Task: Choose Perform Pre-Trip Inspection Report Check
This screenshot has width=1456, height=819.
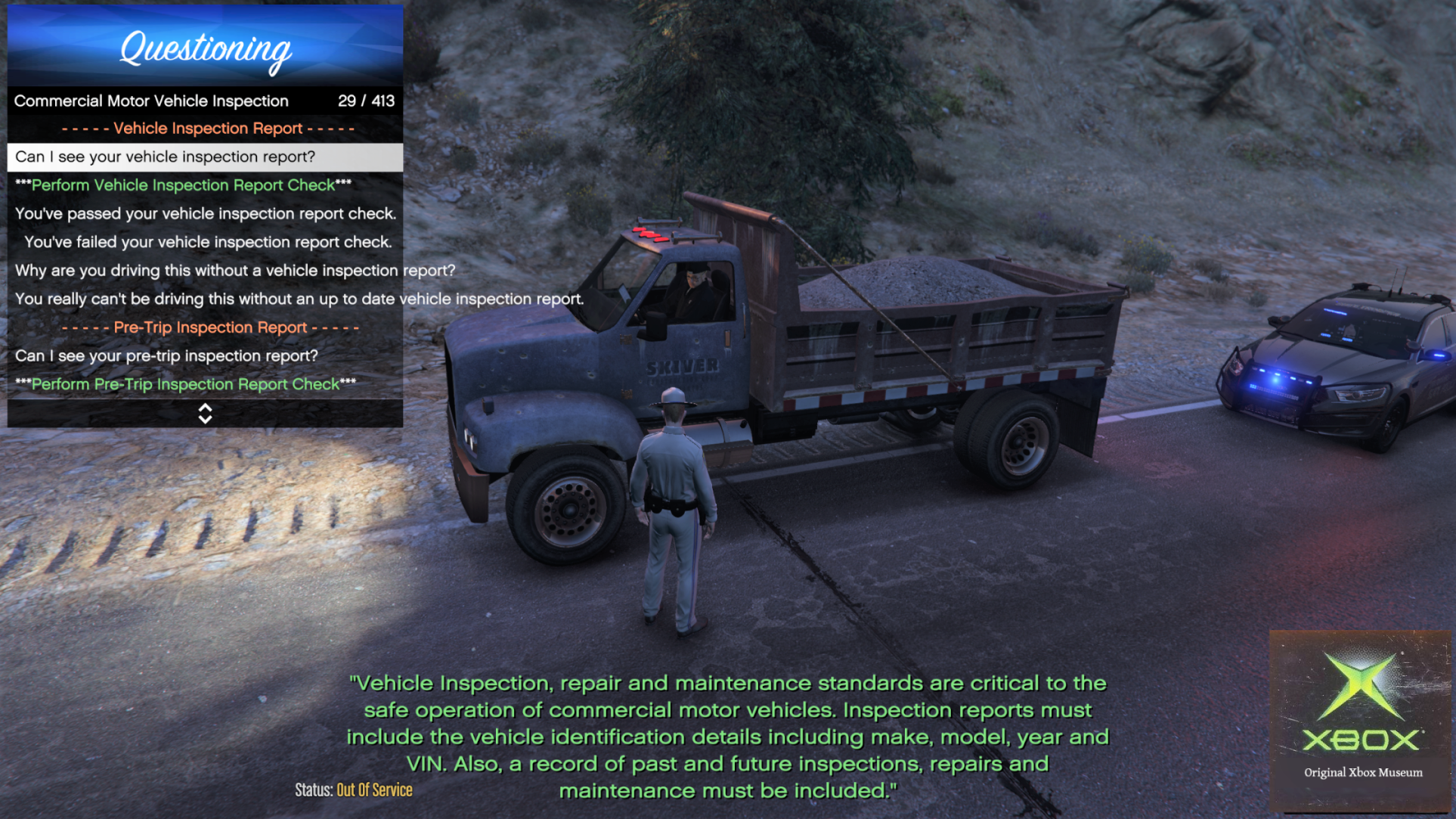Action: (185, 384)
